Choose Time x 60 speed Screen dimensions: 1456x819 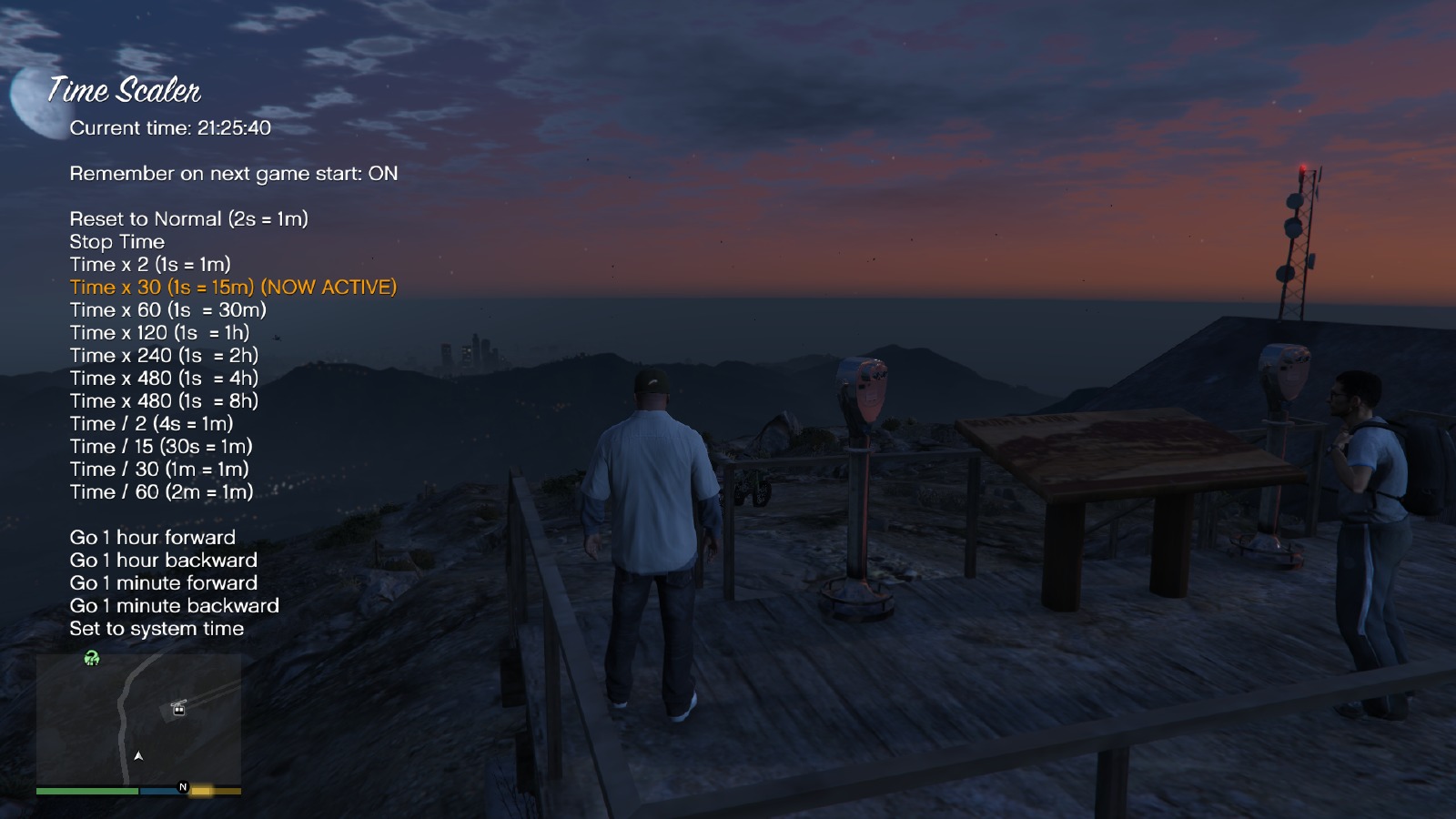167,310
